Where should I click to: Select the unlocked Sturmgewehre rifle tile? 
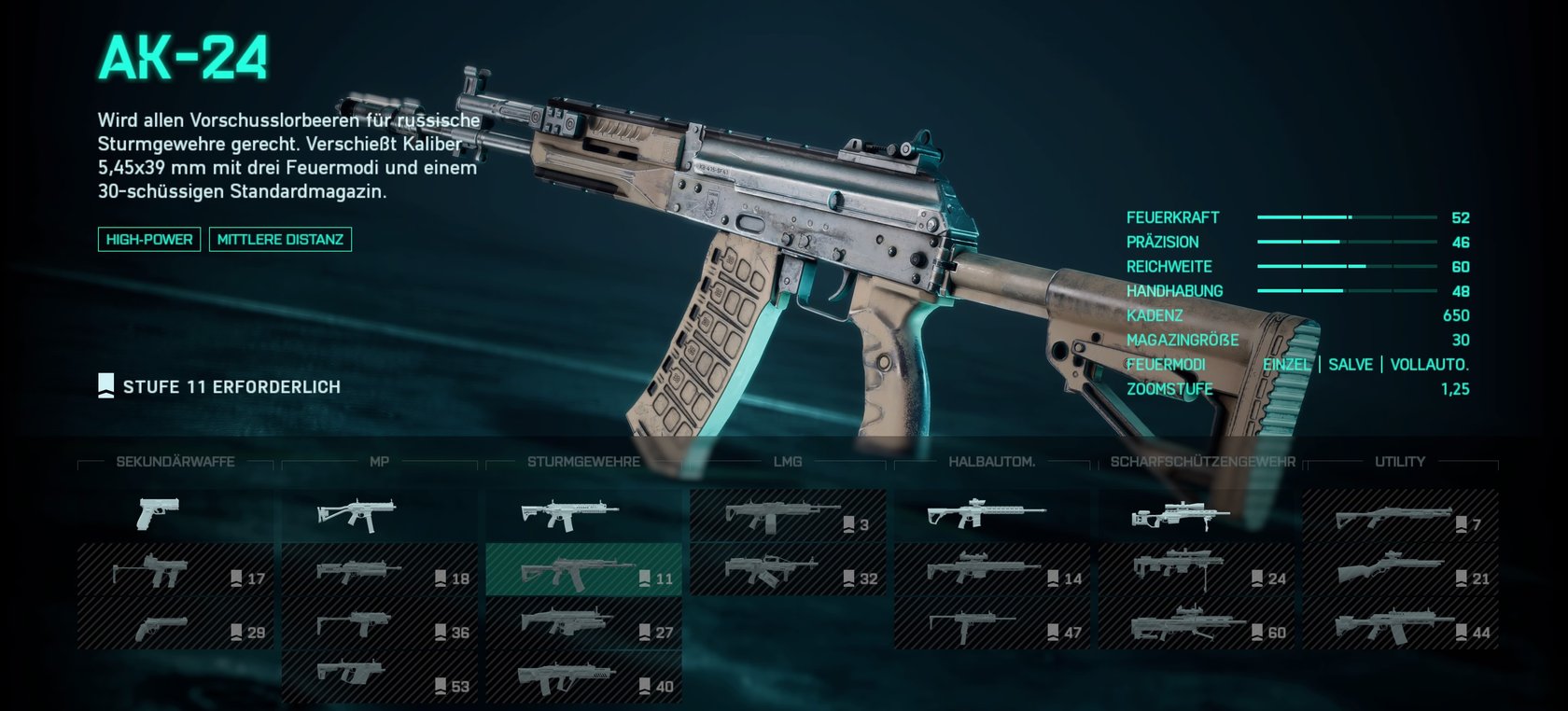point(583,514)
